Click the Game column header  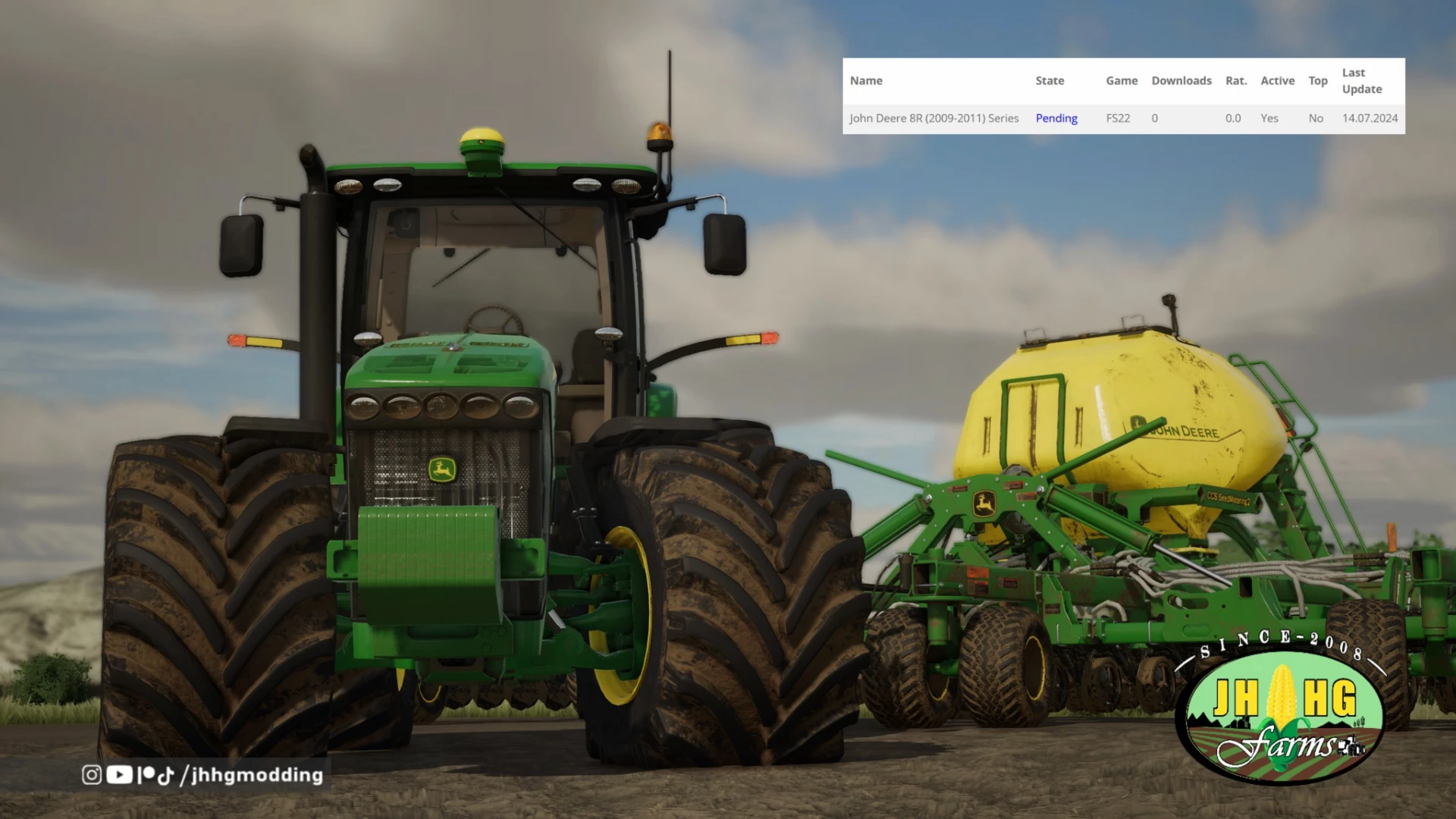pyautogui.click(x=1121, y=80)
